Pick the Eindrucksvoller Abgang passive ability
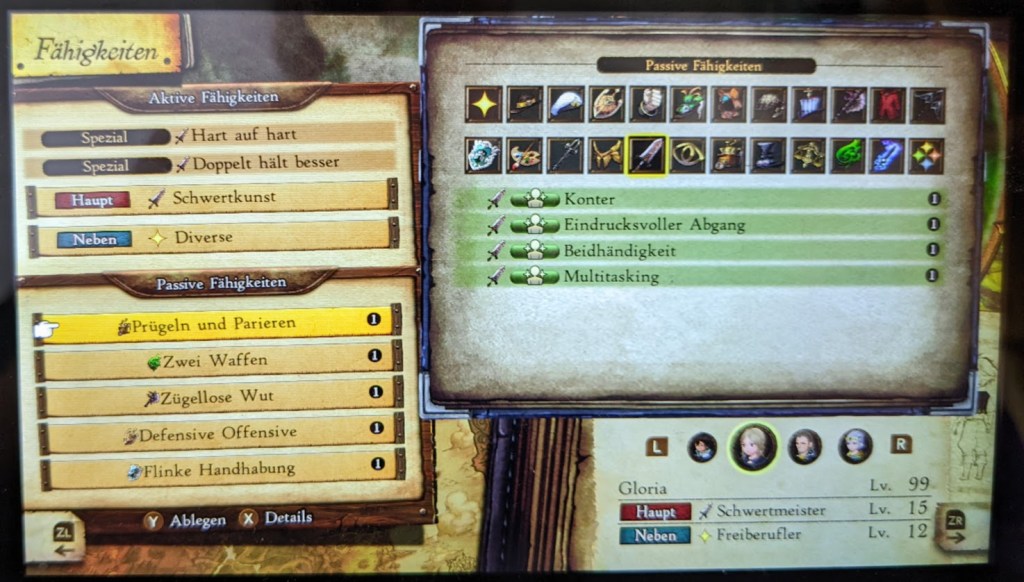This screenshot has height=582, width=1024. click(700, 225)
